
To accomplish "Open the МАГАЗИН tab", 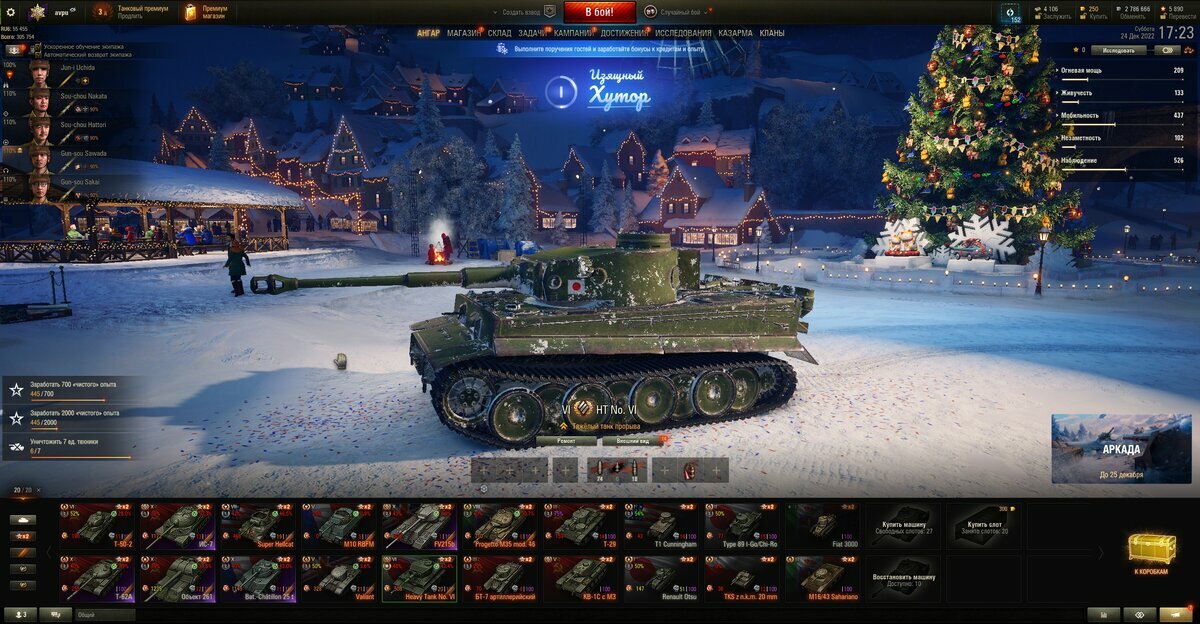I will [x=463, y=33].
